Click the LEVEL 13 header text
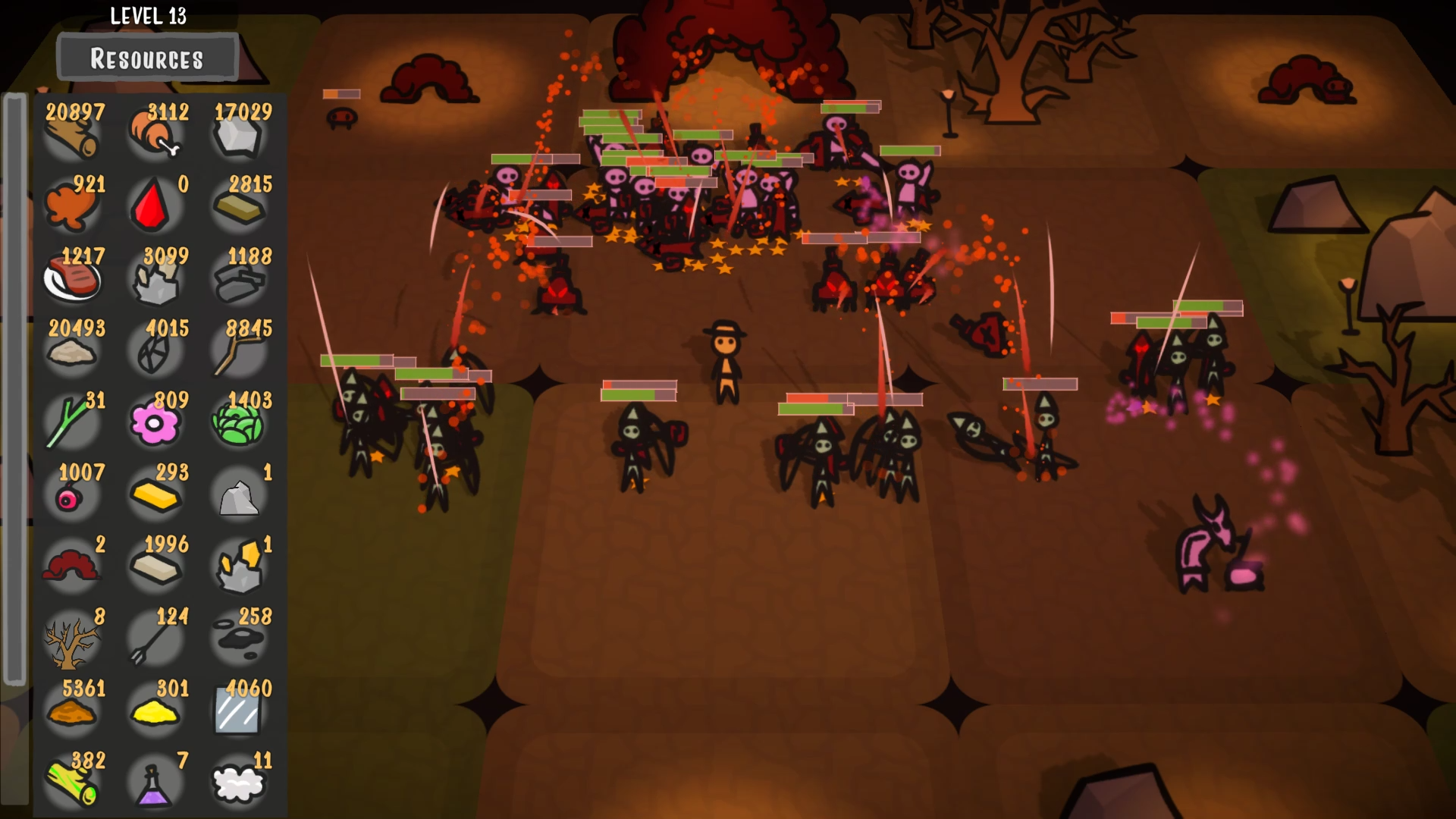The width and height of the screenshot is (1456, 819). click(149, 16)
